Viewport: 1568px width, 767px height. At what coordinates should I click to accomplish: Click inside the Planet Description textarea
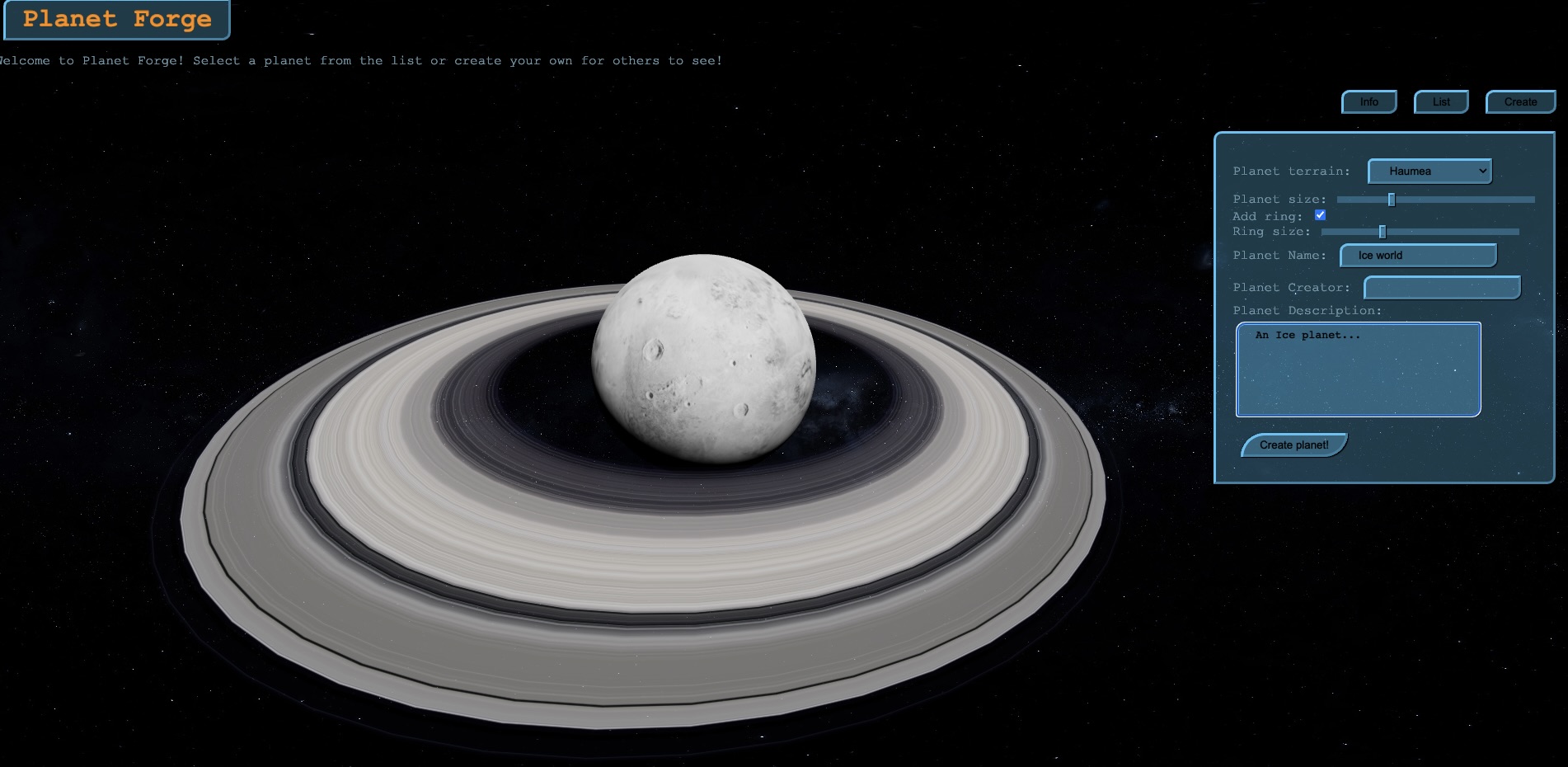(1357, 369)
